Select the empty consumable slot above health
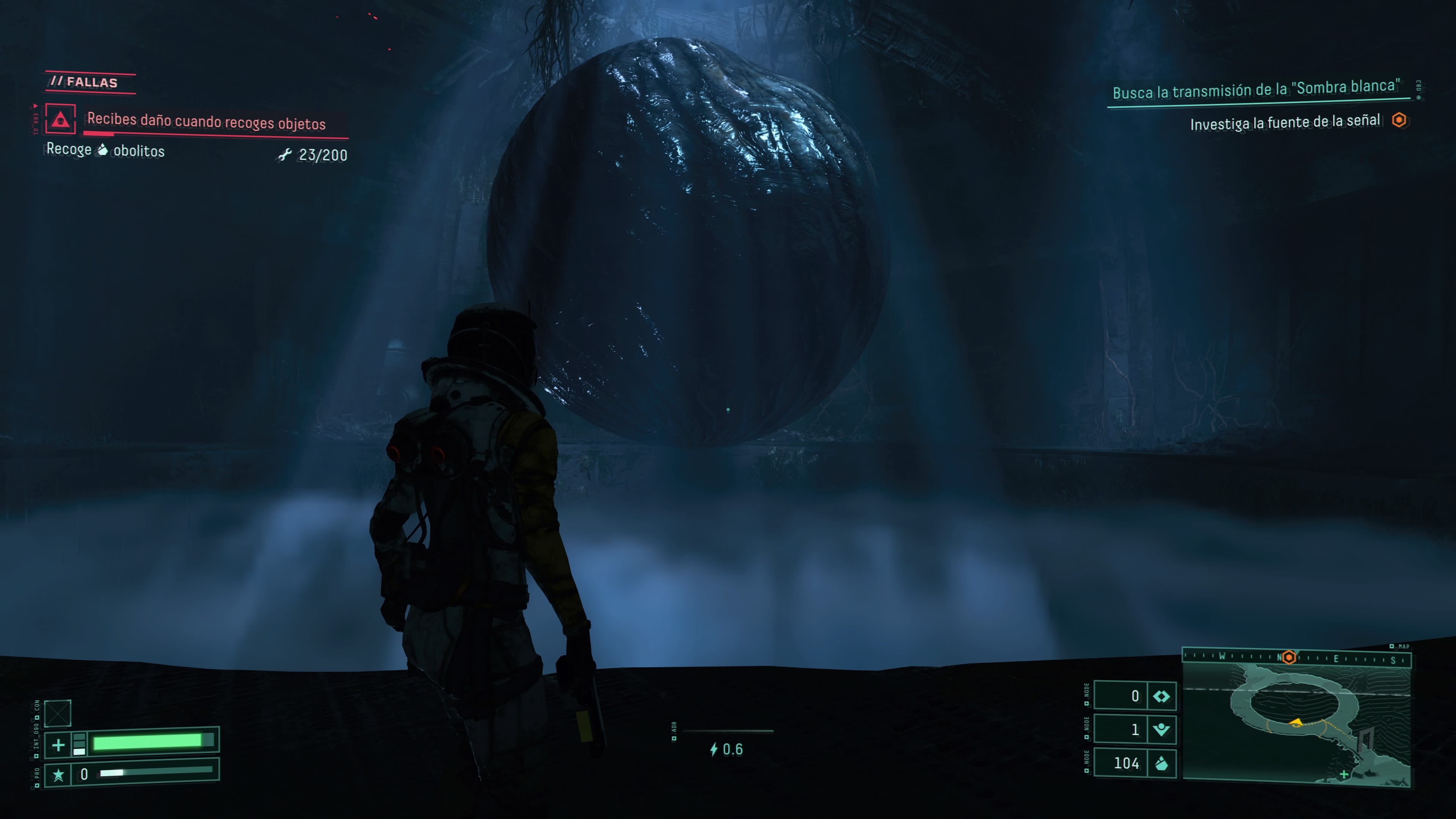Image resolution: width=1456 pixels, height=819 pixels. (58, 713)
